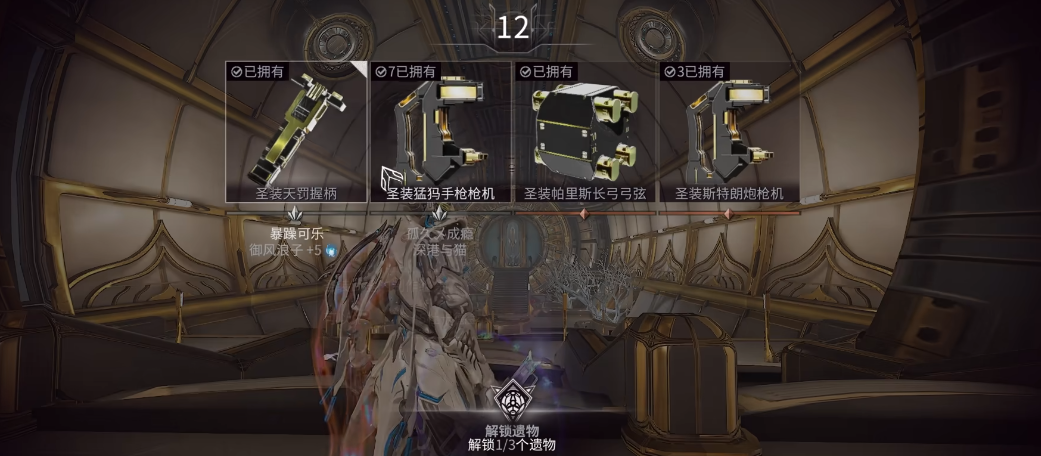
Task: Choose the 圣装斯特朗炮枪机 reward card
Action: coord(729,131)
